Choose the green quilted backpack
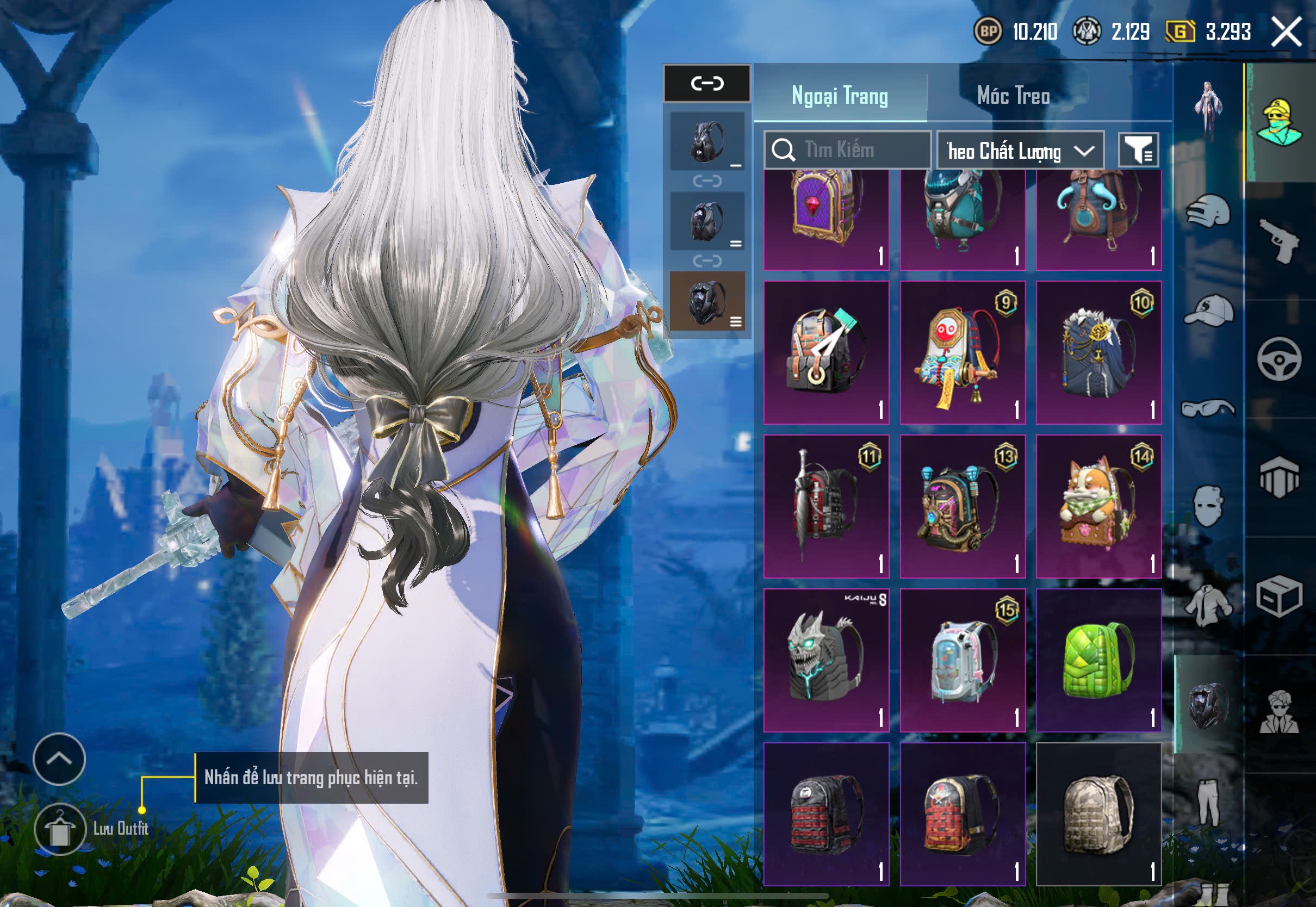 [x=1098, y=659]
